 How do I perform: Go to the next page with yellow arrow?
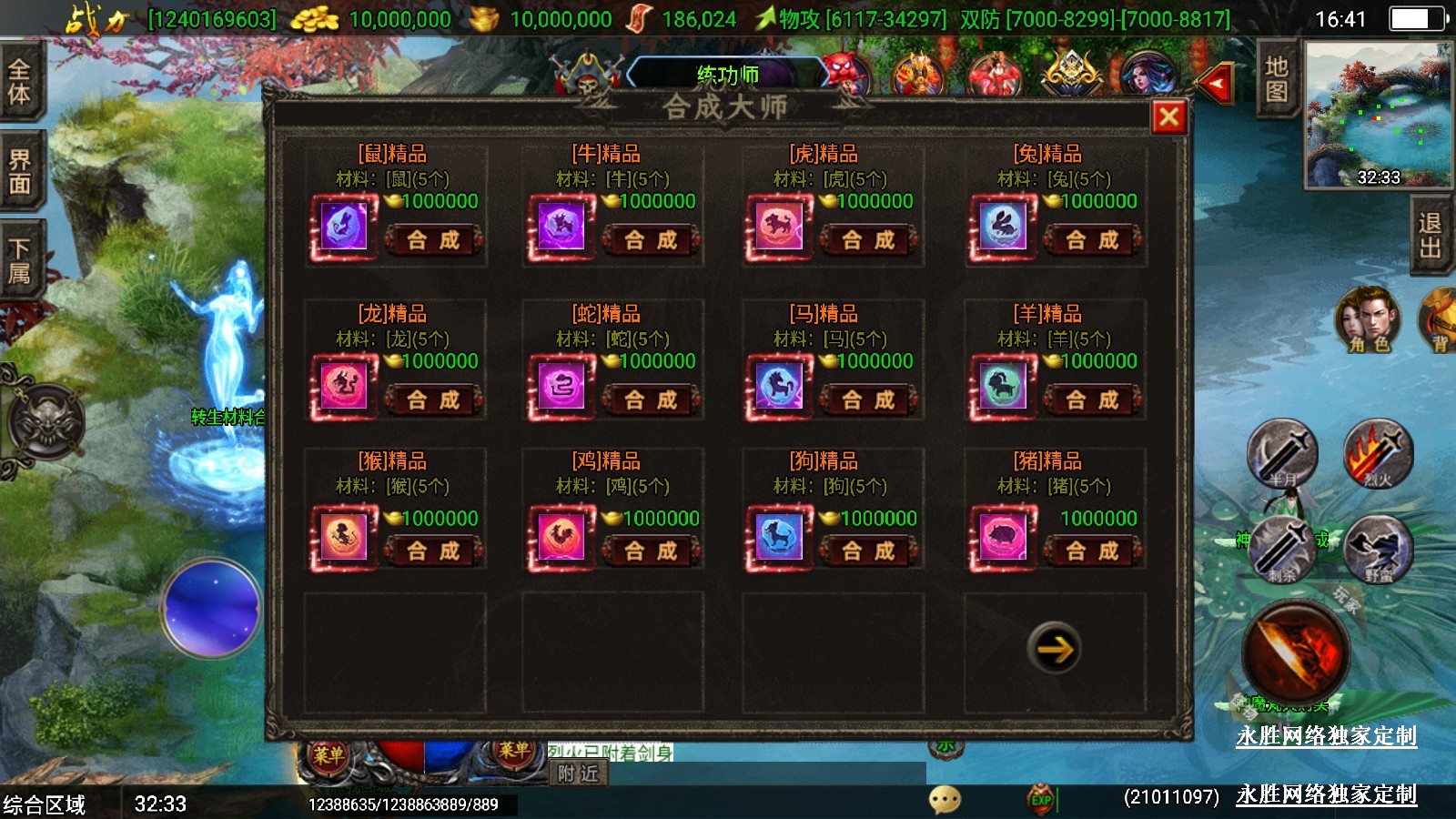pos(1055,648)
